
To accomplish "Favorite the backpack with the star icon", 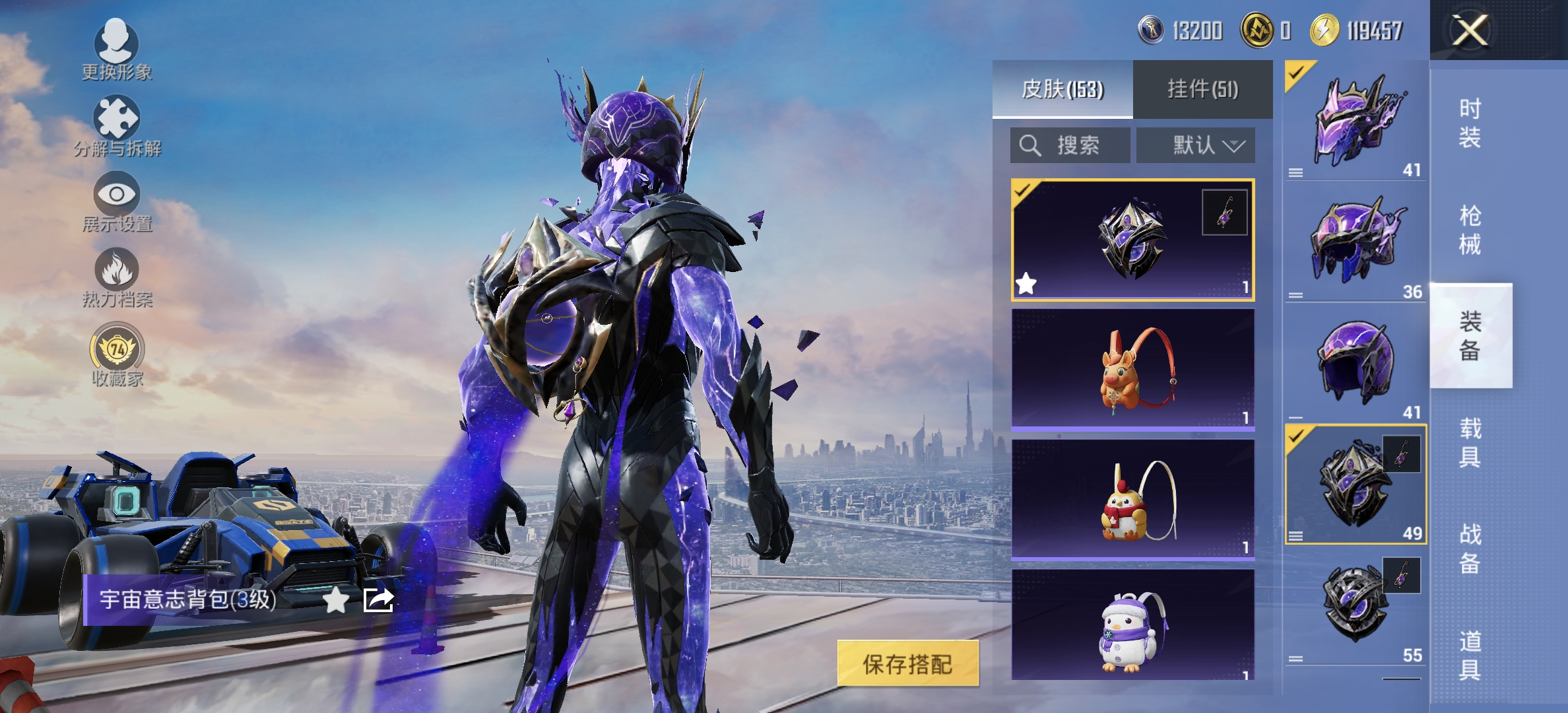I will coord(336,600).
